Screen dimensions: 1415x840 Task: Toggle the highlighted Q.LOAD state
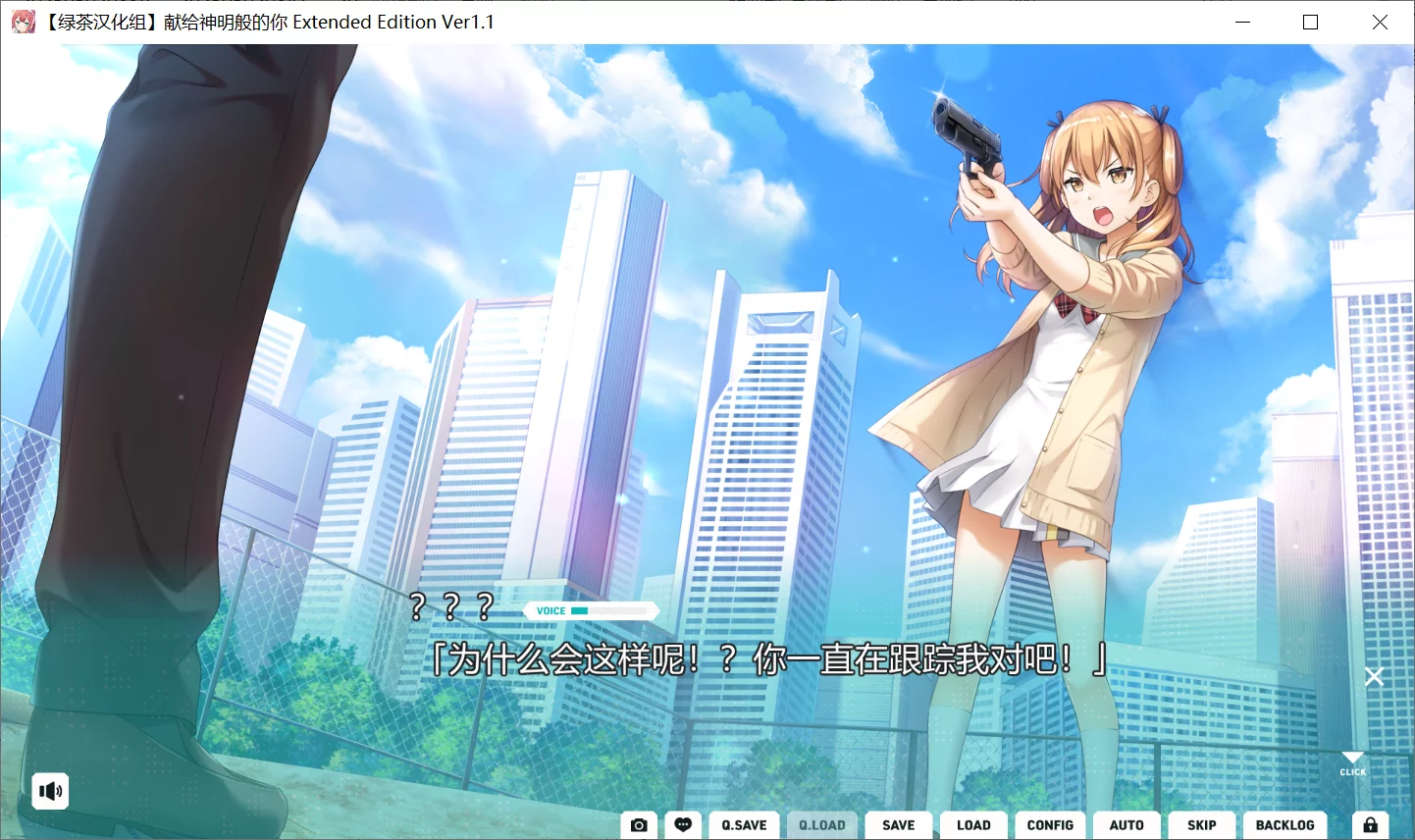(x=821, y=824)
